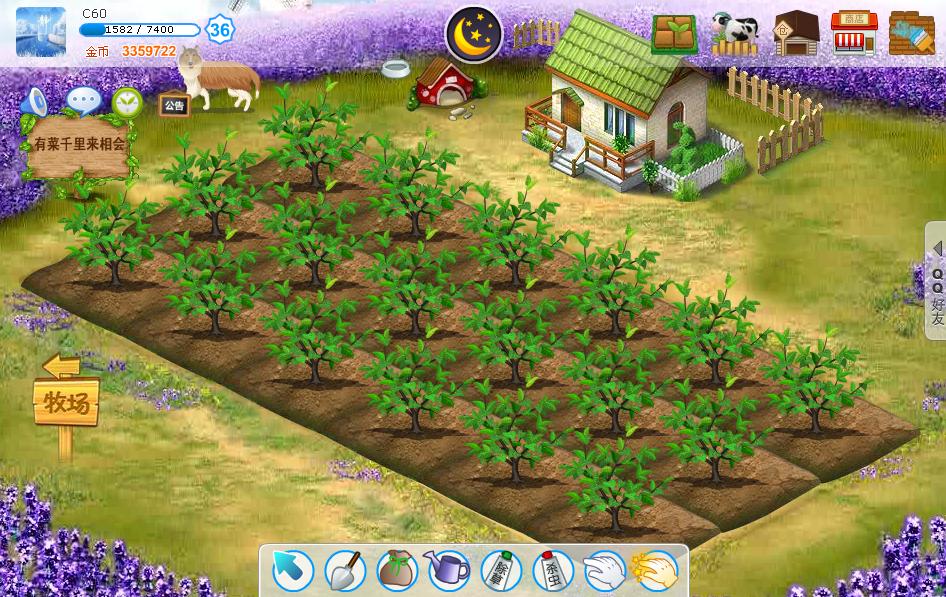
Task: Click the green clock icon
Action: [x=127, y=101]
